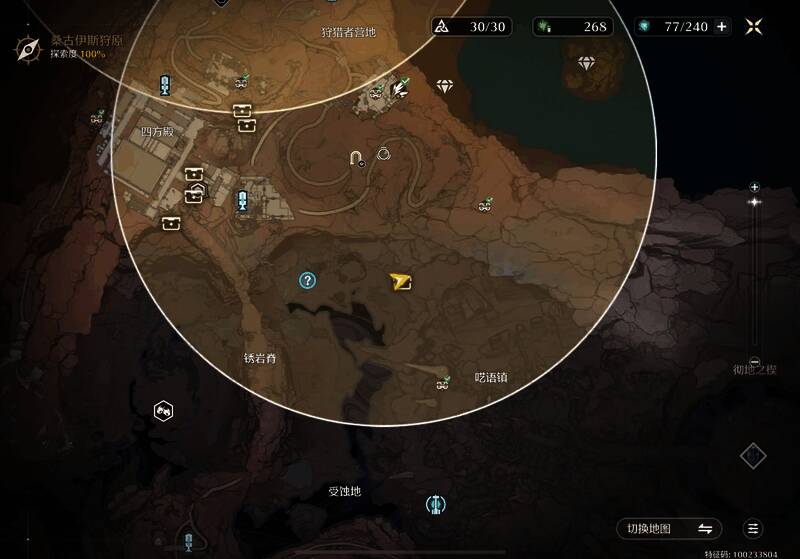Close the map with the X button
Image resolution: width=800 pixels, height=559 pixels.
click(754, 27)
